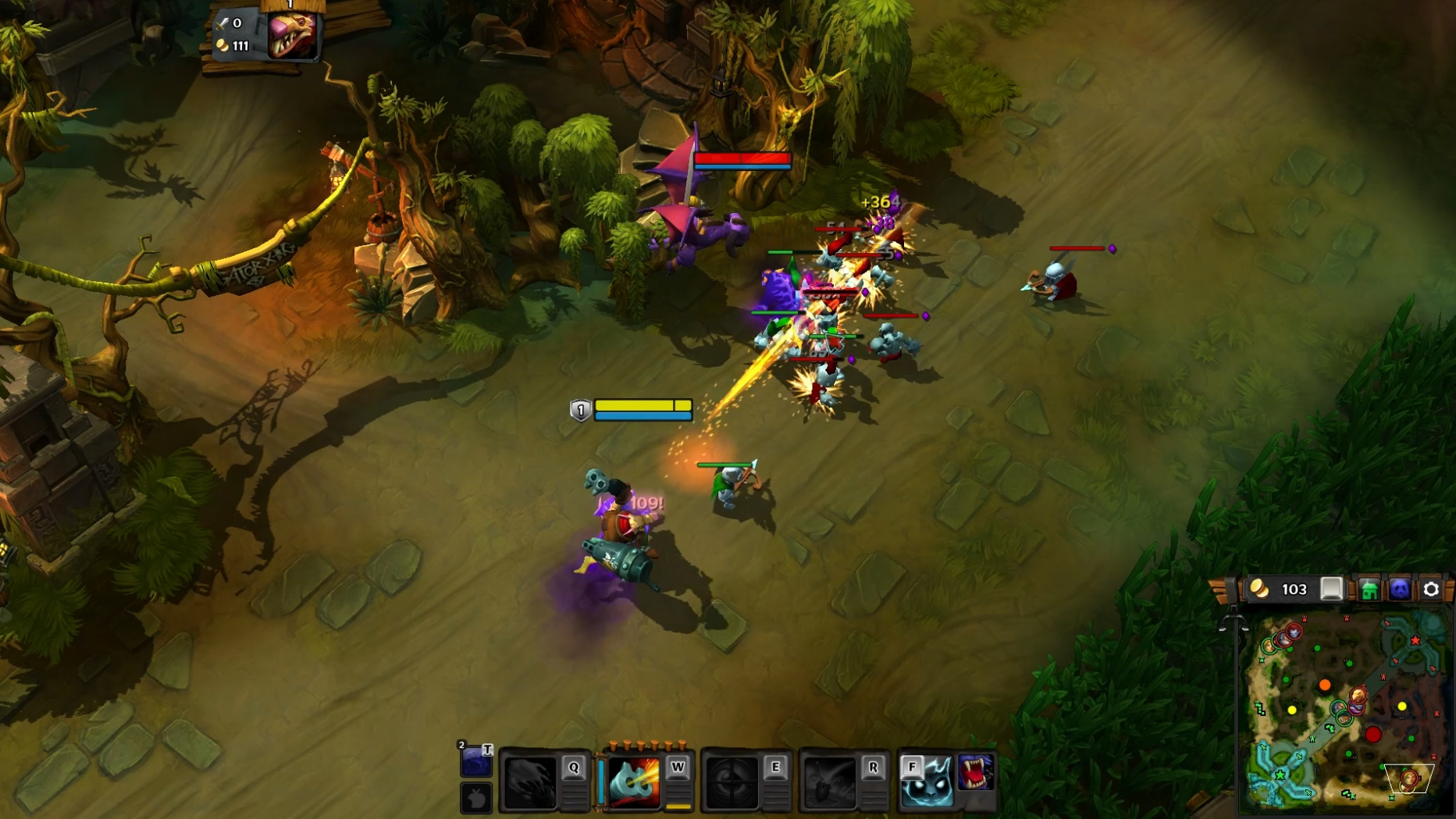The width and height of the screenshot is (1456, 819).
Task: Click the green star allied base on minimap
Action: tap(1280, 775)
